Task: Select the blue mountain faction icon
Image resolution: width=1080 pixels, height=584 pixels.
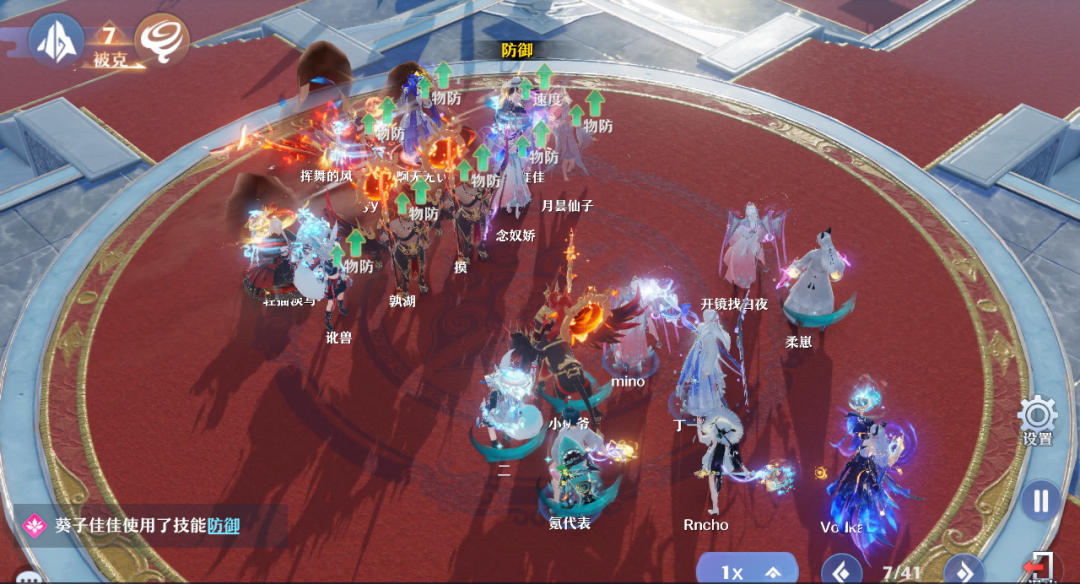Action: coord(56,40)
